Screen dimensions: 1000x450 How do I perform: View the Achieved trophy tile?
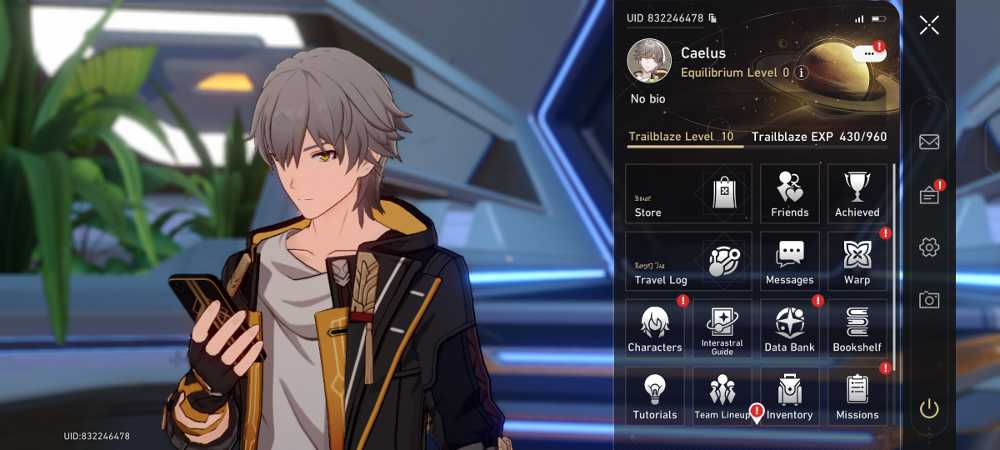(x=857, y=193)
